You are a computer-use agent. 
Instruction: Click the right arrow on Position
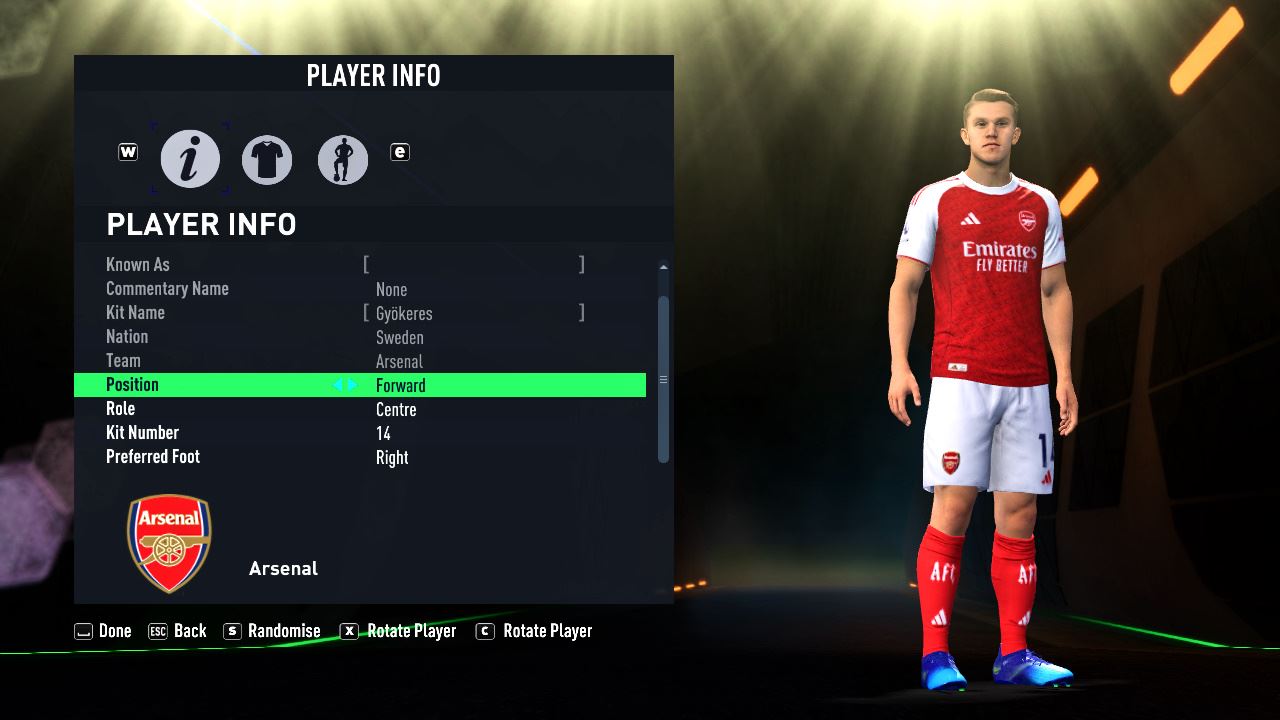click(x=352, y=385)
